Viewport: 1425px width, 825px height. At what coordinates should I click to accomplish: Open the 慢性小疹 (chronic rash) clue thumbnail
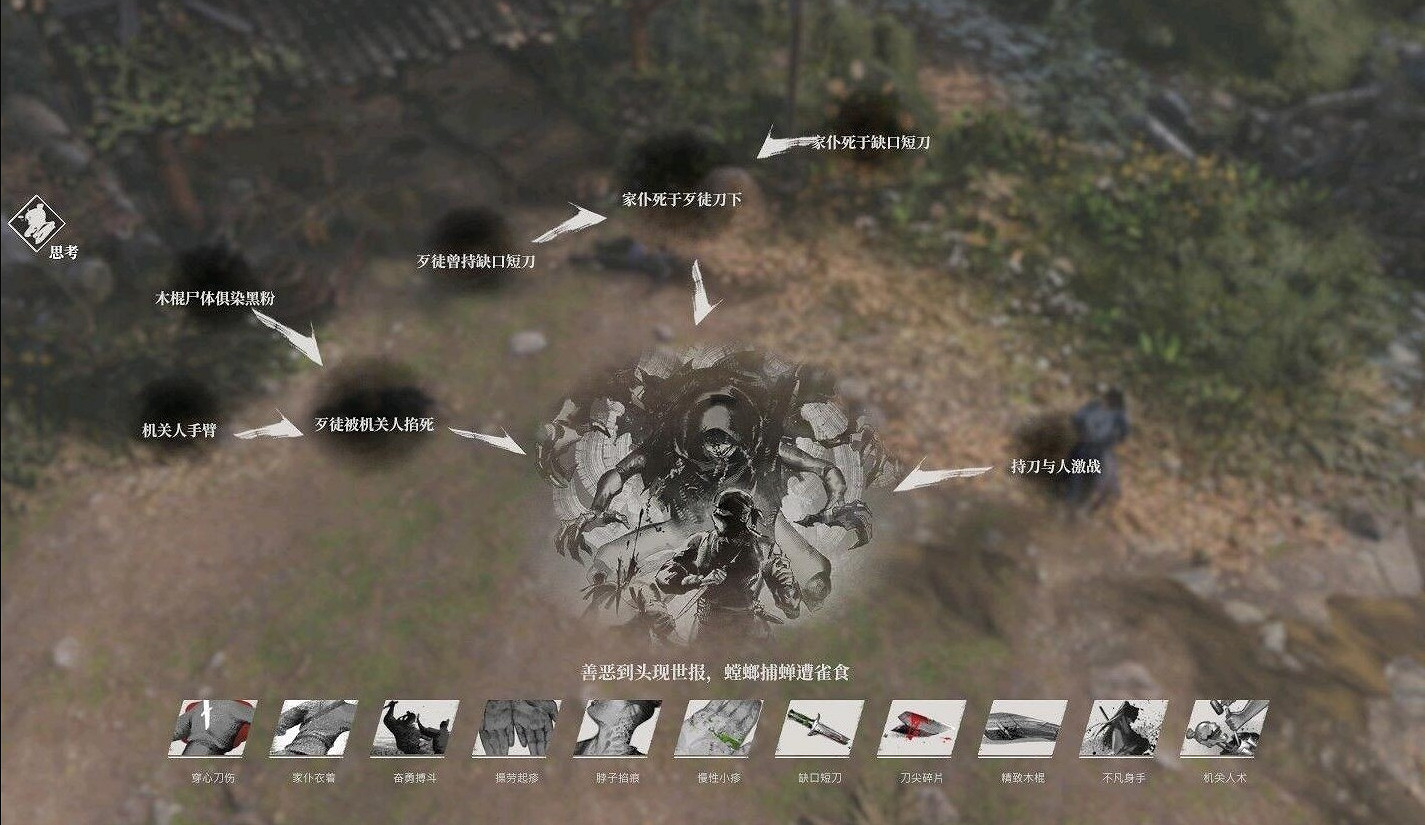(716, 735)
